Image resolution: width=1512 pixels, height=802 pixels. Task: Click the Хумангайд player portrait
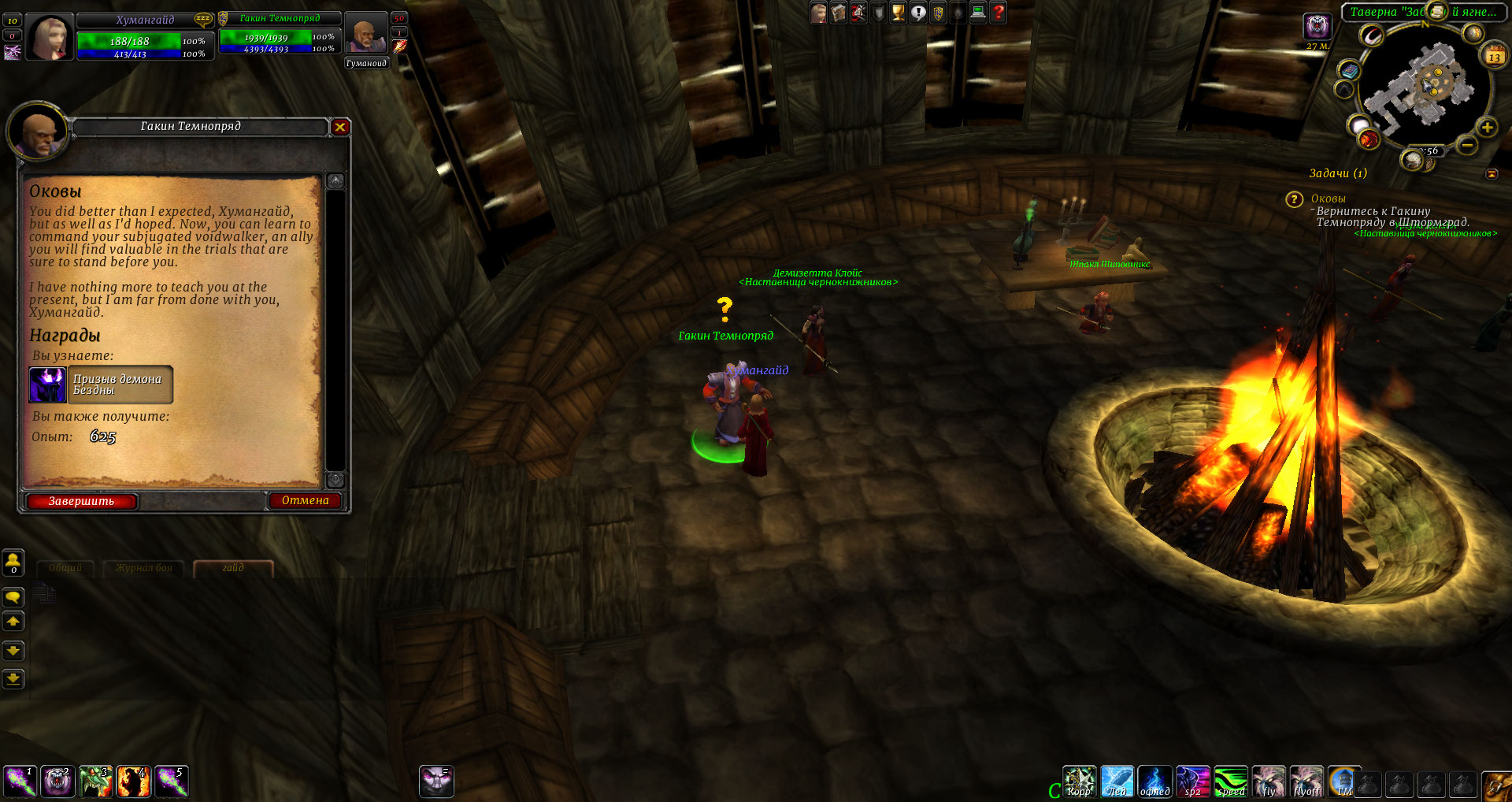[x=49, y=37]
